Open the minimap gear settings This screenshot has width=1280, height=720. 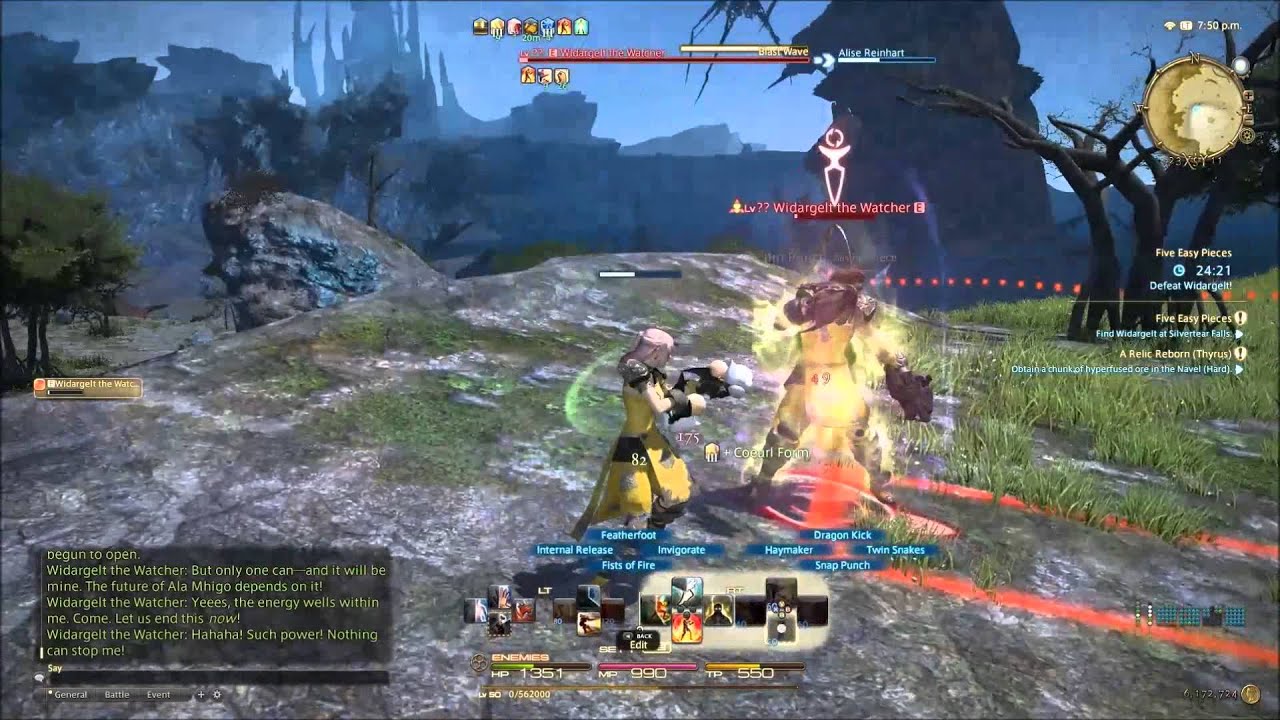[x=1248, y=135]
